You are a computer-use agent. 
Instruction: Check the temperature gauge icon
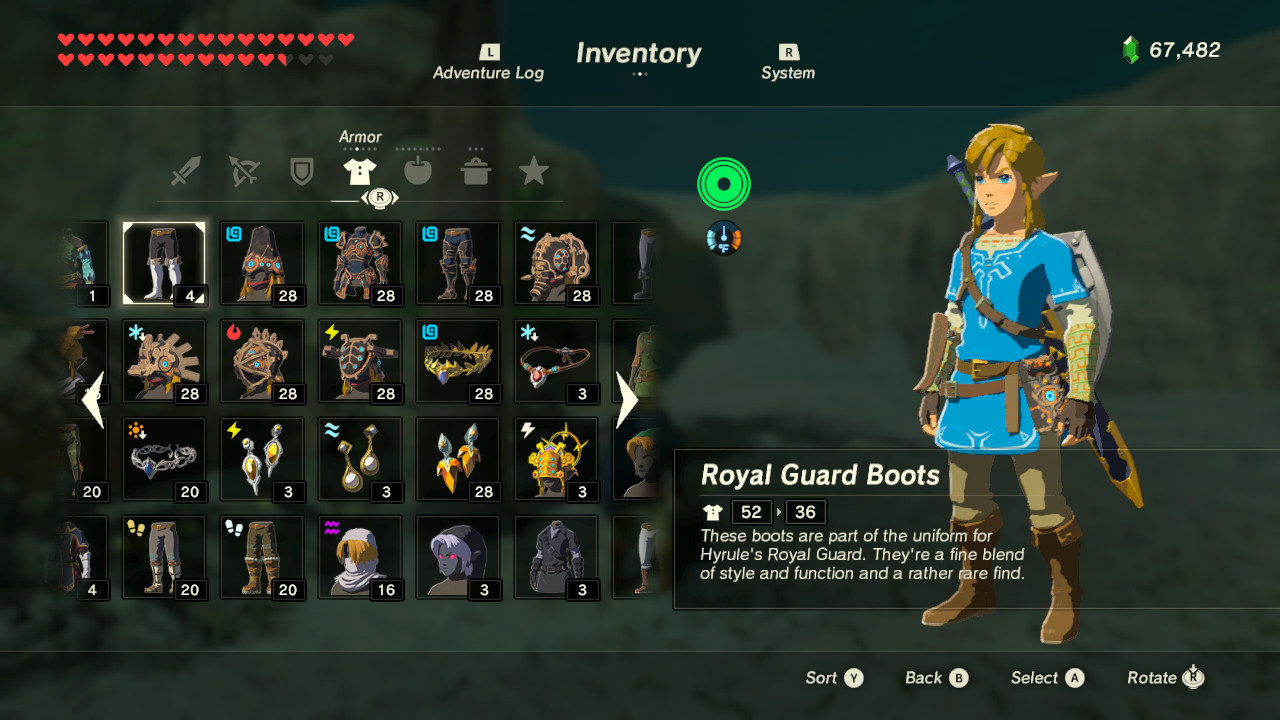(723, 239)
